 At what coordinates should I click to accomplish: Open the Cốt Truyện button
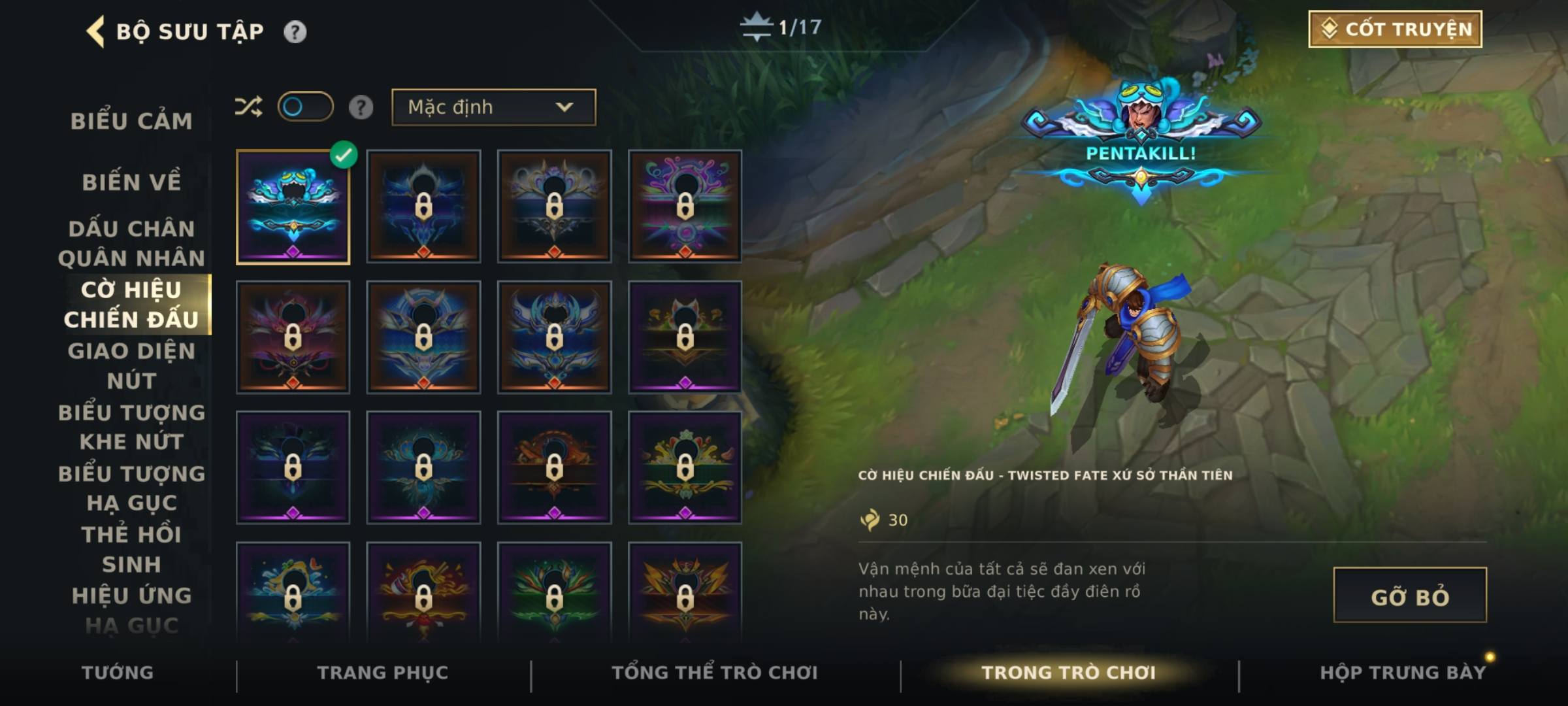pos(1395,29)
